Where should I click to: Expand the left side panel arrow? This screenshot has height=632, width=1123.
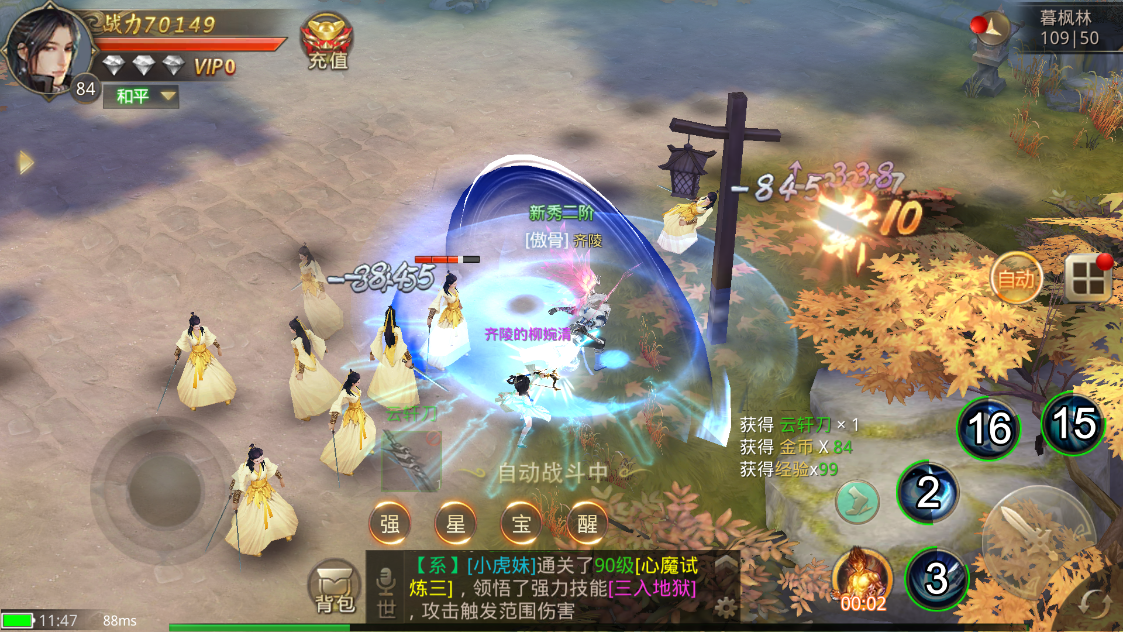coord(26,162)
